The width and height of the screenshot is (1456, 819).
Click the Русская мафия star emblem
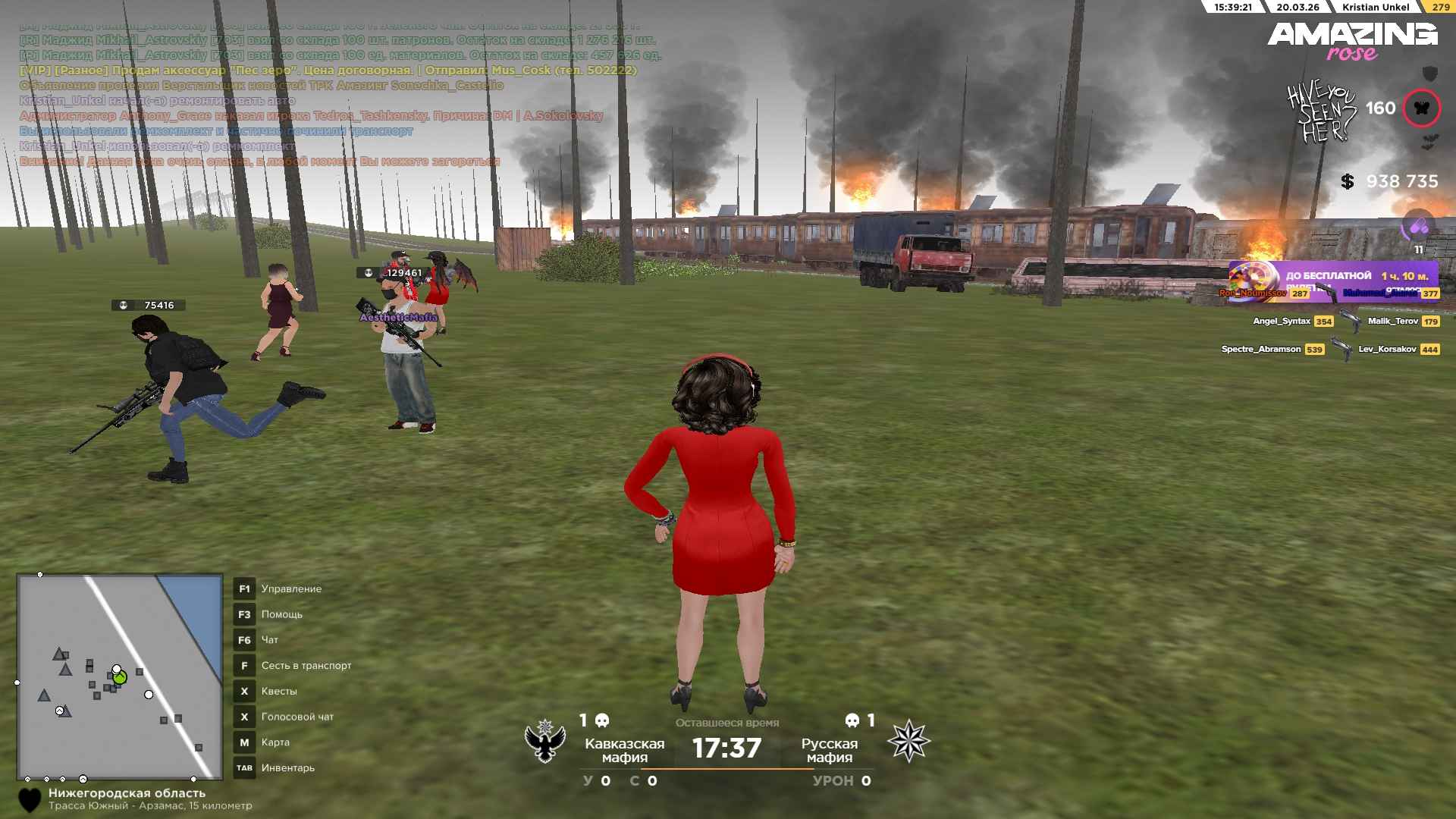(908, 741)
